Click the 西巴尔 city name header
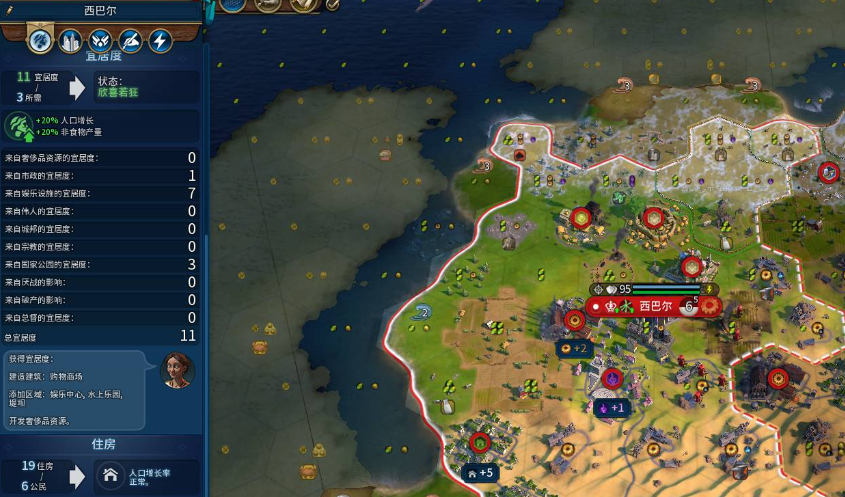 point(100,10)
